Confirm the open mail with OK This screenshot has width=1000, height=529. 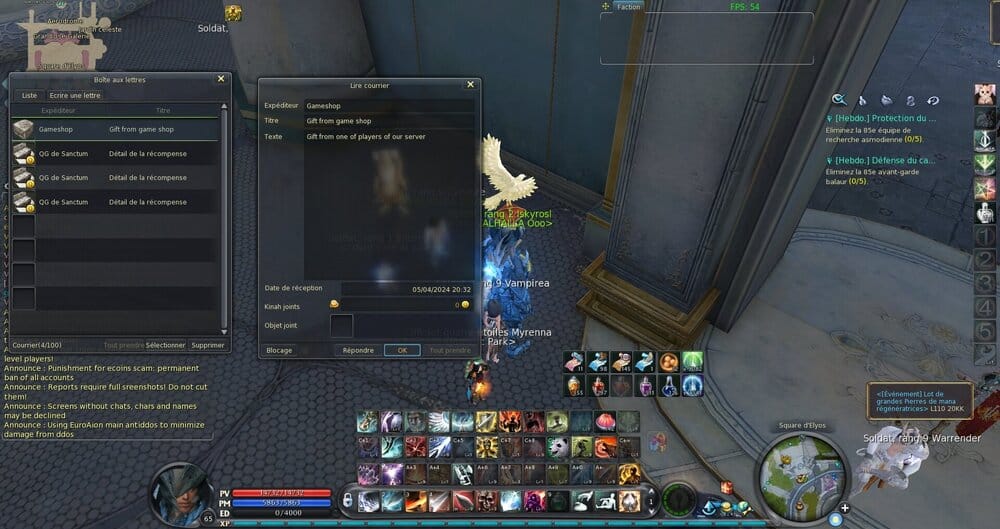click(402, 351)
